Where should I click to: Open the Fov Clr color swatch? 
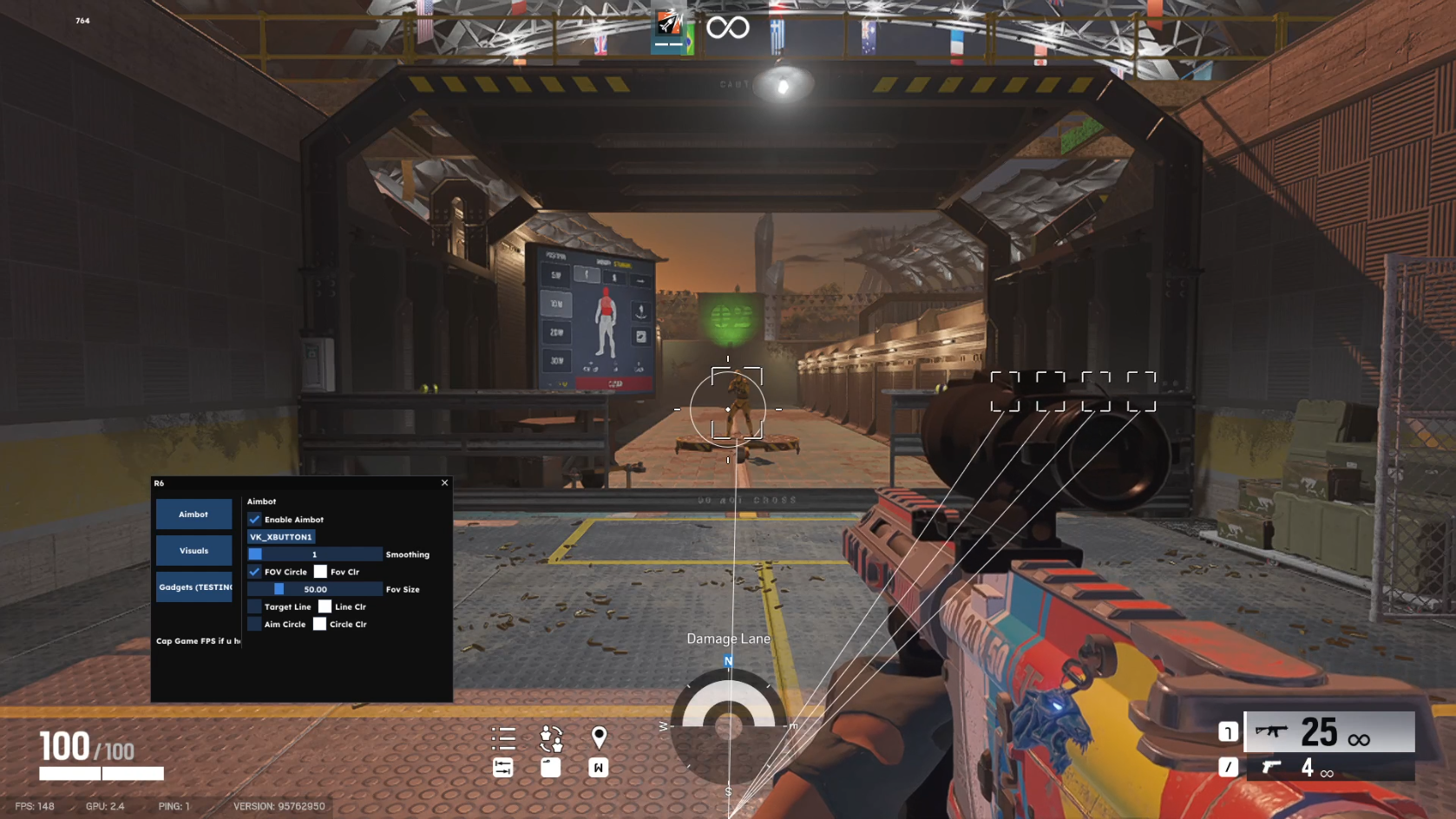pyautogui.click(x=320, y=572)
